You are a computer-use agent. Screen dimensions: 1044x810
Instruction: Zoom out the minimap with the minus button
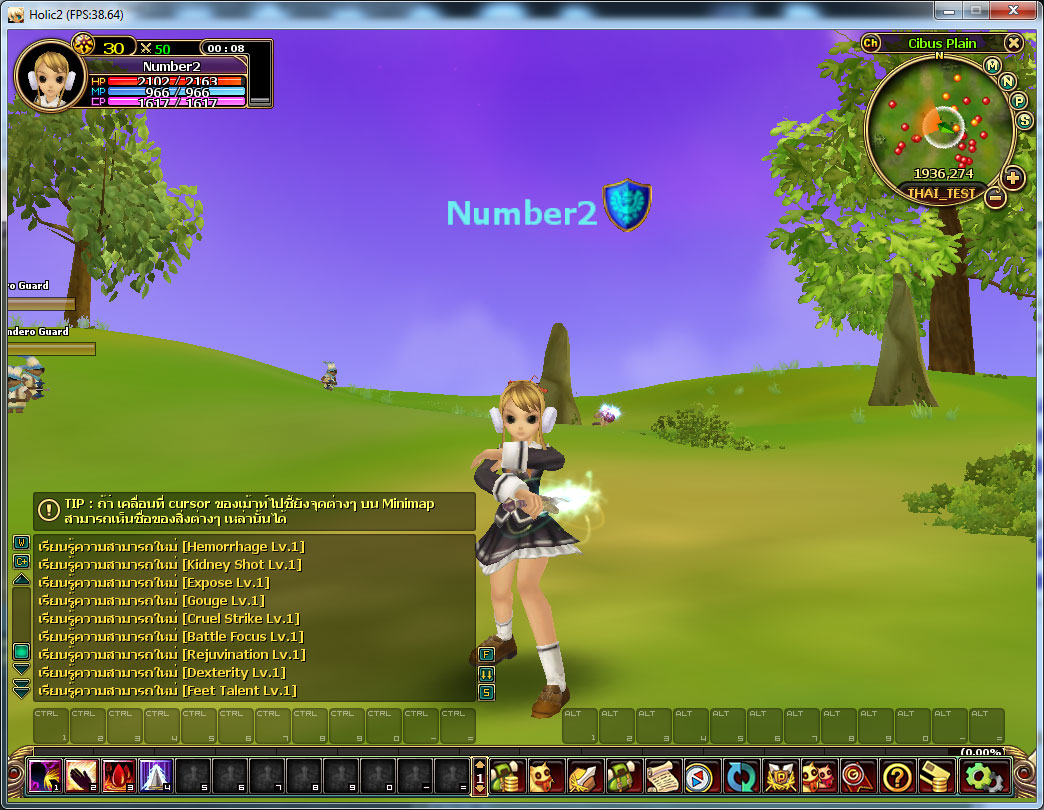994,197
